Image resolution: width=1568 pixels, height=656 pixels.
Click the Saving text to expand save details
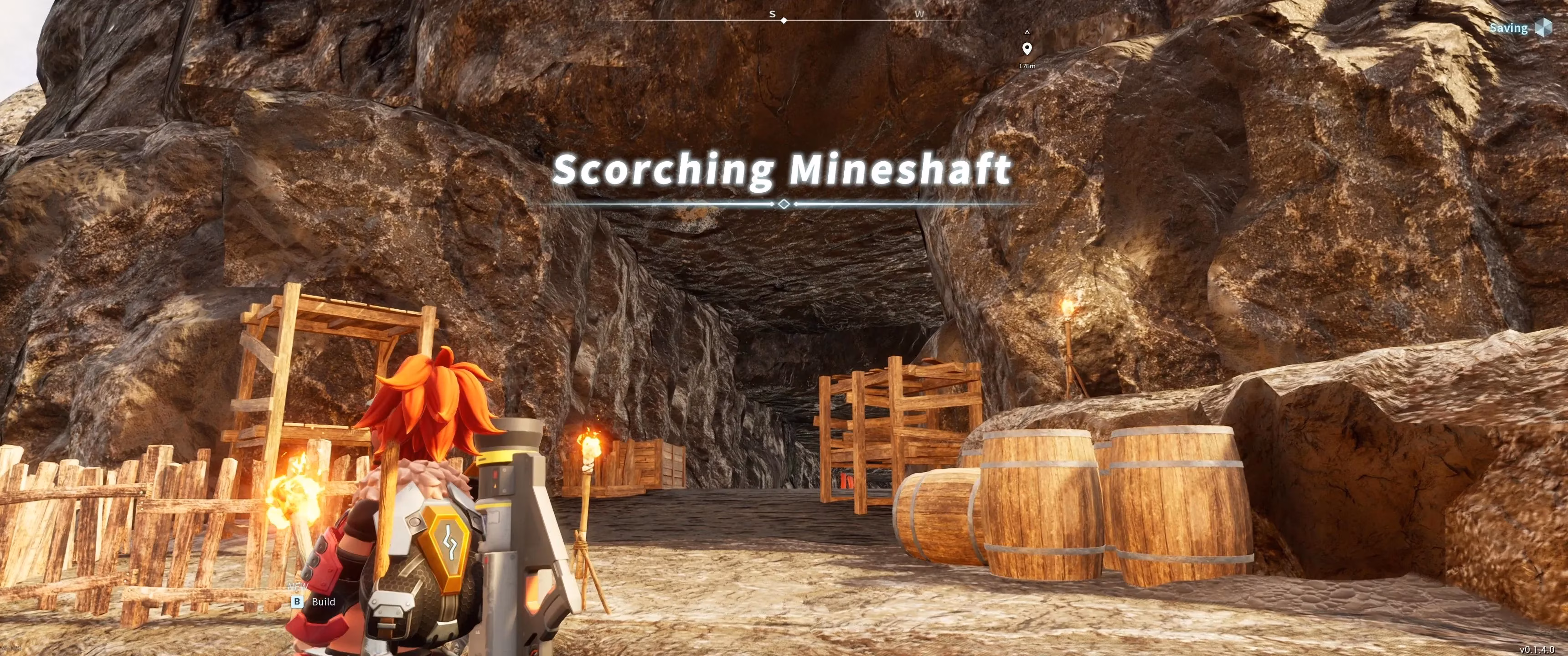1510,28
